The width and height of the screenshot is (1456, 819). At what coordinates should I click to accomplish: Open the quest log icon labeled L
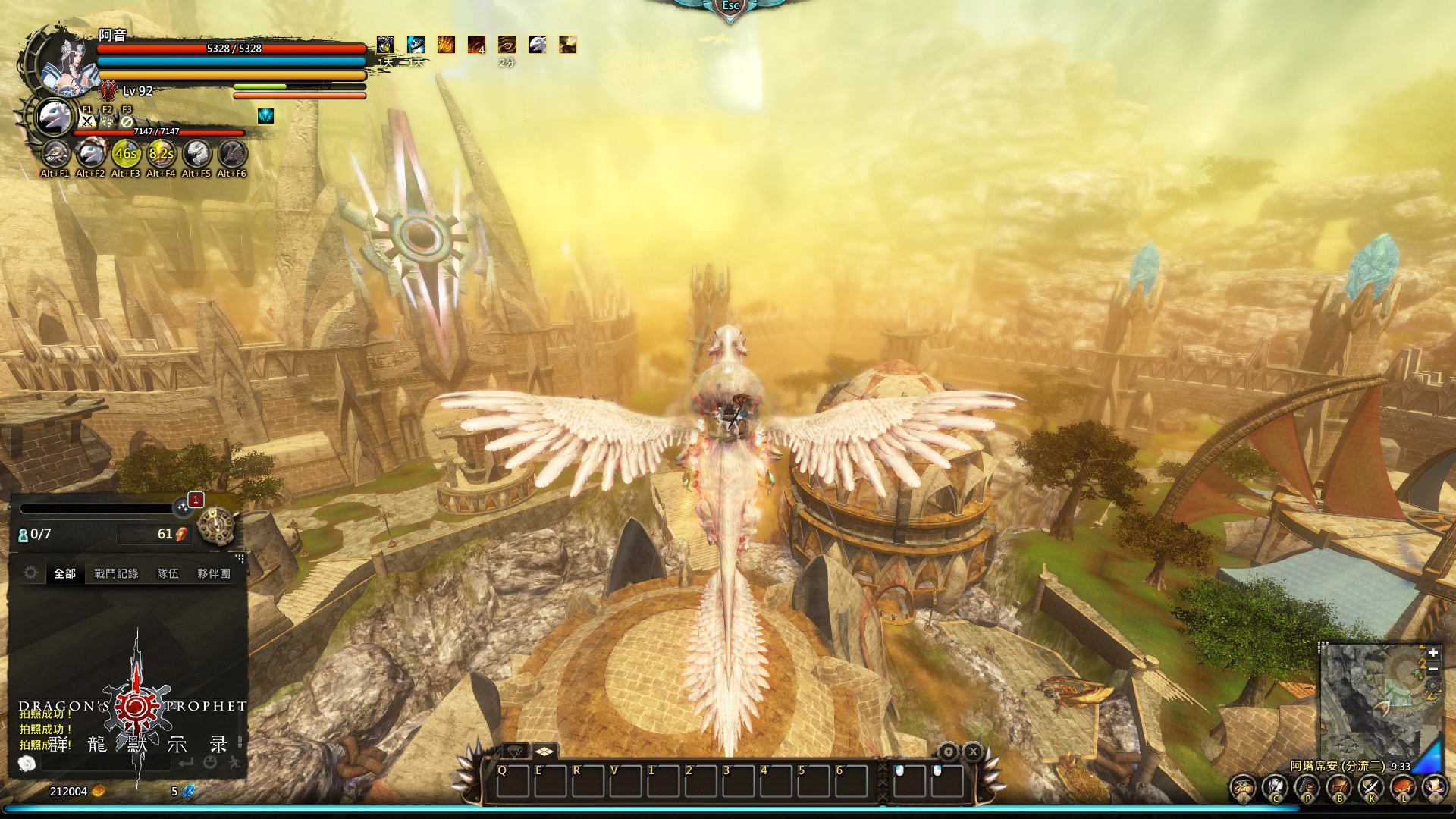click(1402, 787)
